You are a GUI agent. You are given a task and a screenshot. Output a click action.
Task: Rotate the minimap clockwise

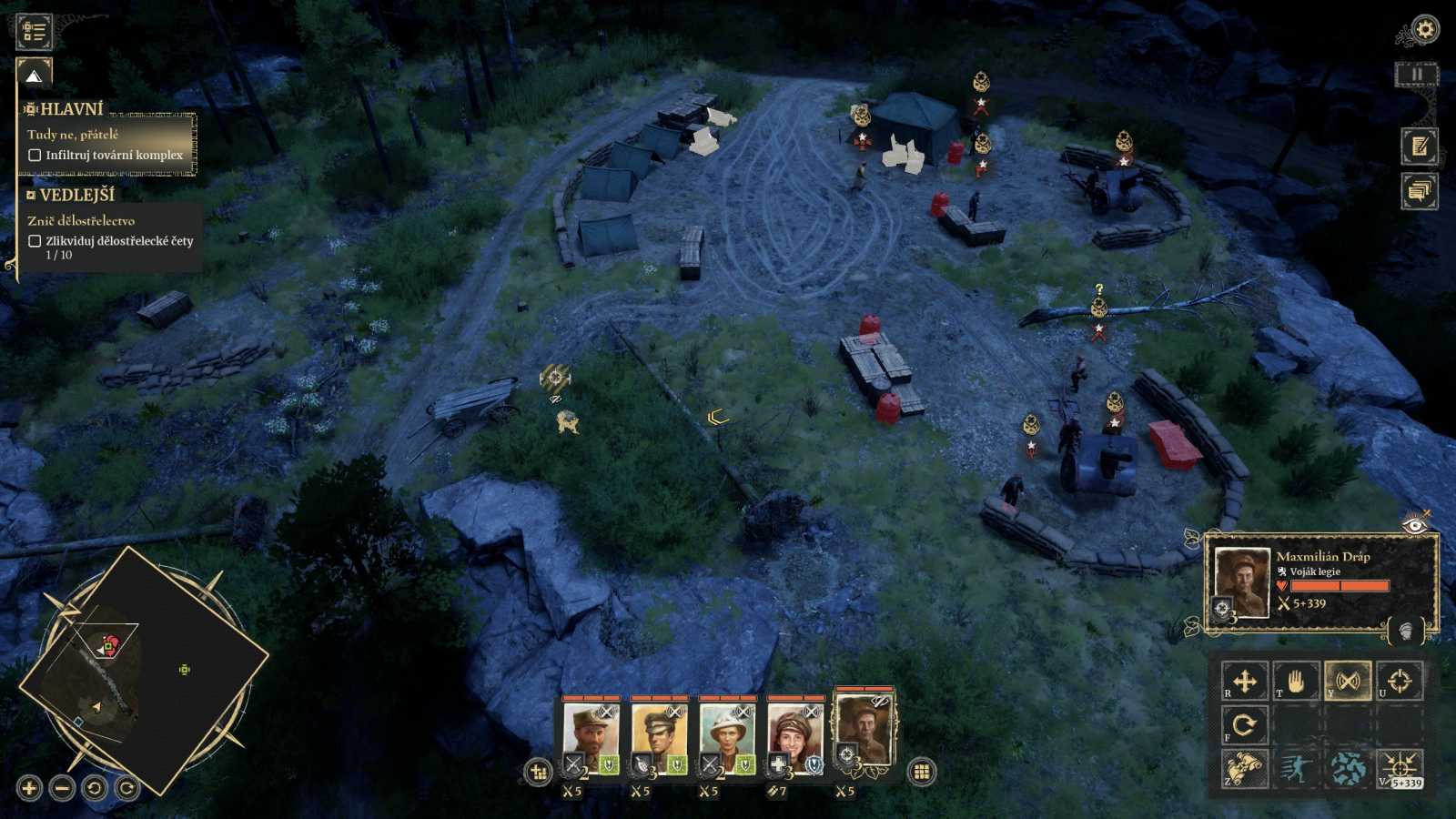(x=127, y=788)
